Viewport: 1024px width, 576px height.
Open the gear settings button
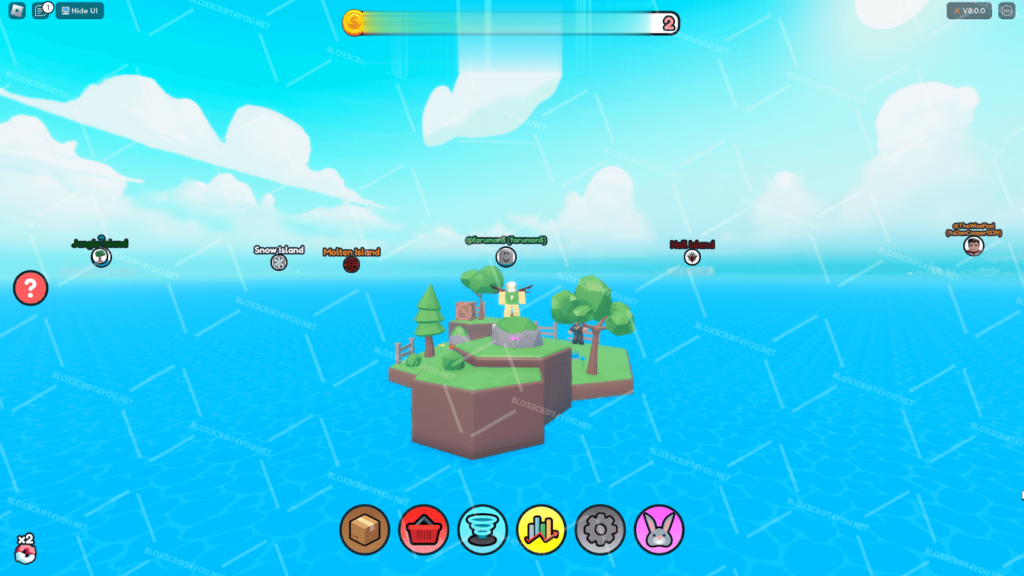pos(600,529)
